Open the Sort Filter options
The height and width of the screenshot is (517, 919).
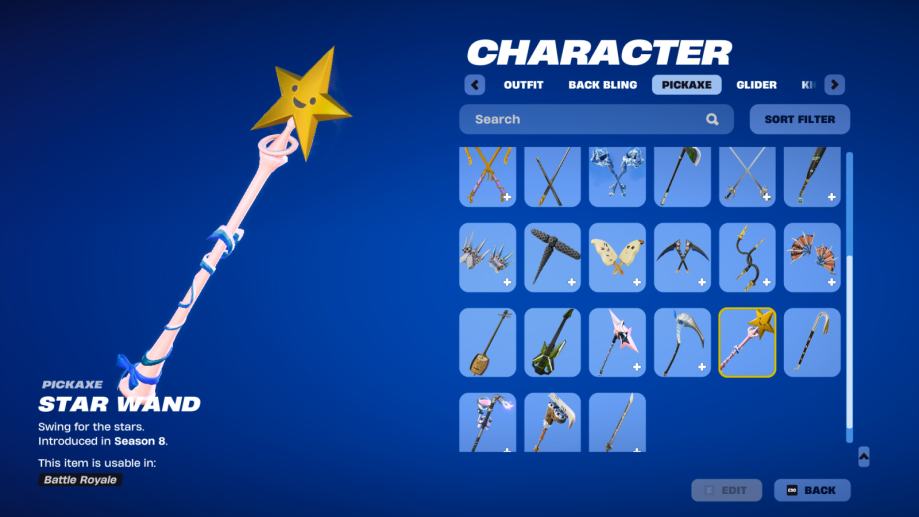pos(799,119)
